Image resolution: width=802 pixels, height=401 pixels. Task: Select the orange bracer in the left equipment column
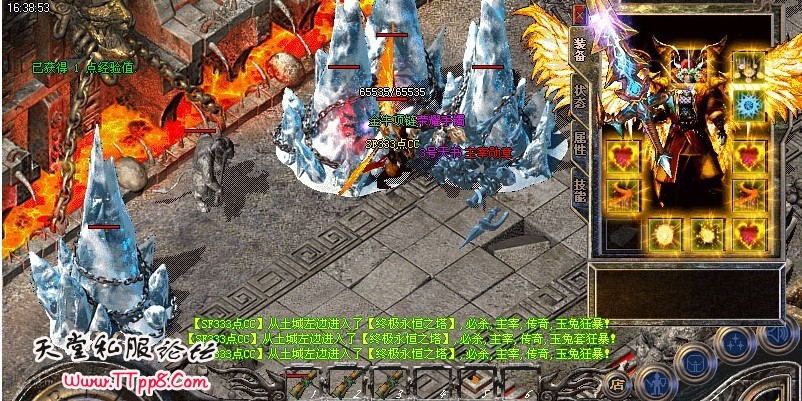tap(622, 195)
